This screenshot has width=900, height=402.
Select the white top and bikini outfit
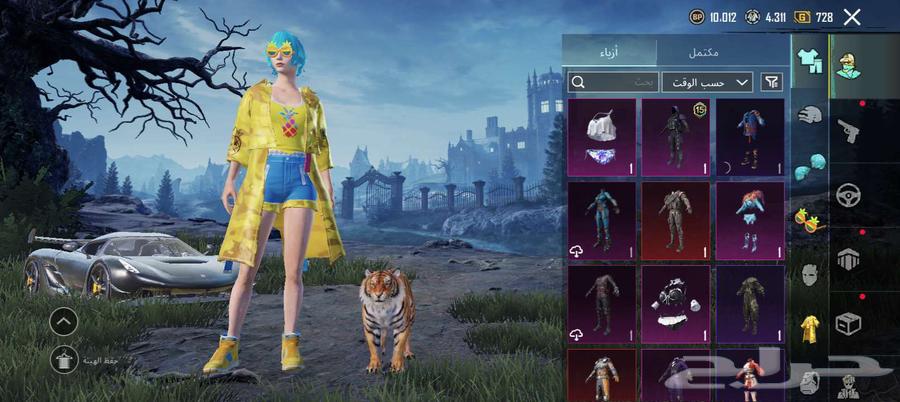[602, 136]
